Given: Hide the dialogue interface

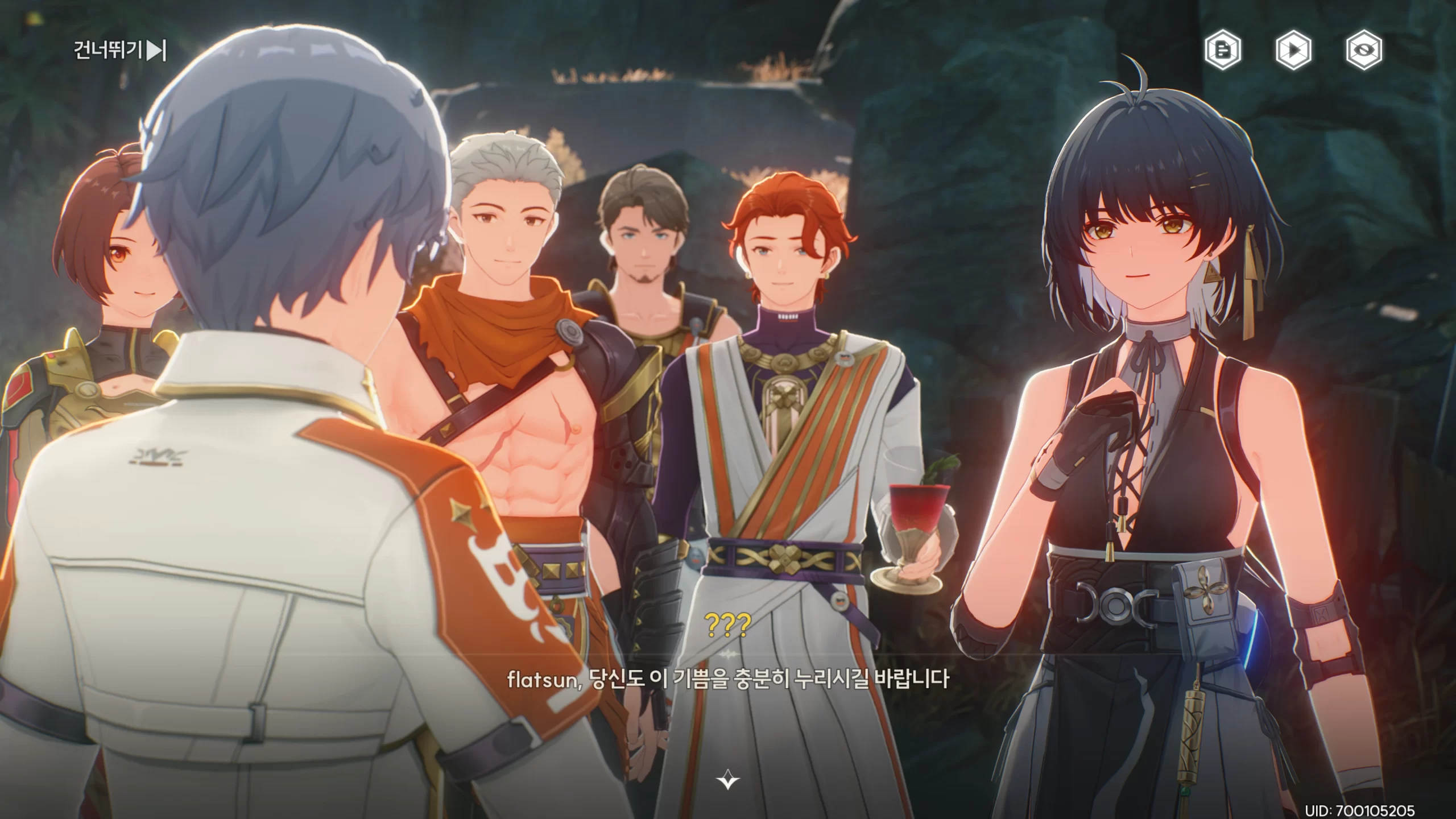Looking at the screenshot, I should pyautogui.click(x=1364, y=51).
